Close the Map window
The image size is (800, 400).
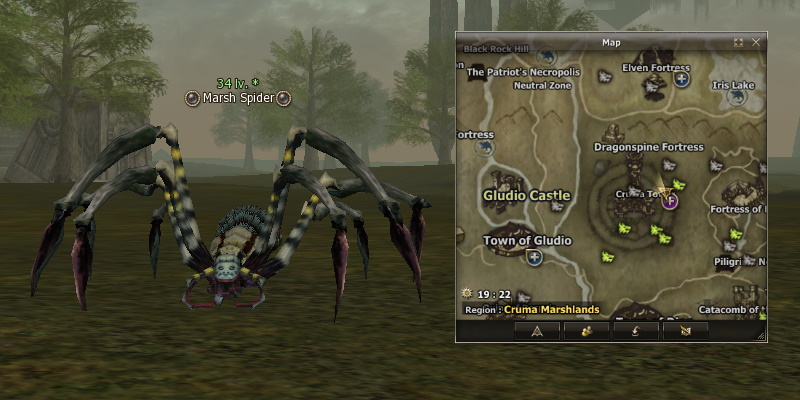[756, 43]
